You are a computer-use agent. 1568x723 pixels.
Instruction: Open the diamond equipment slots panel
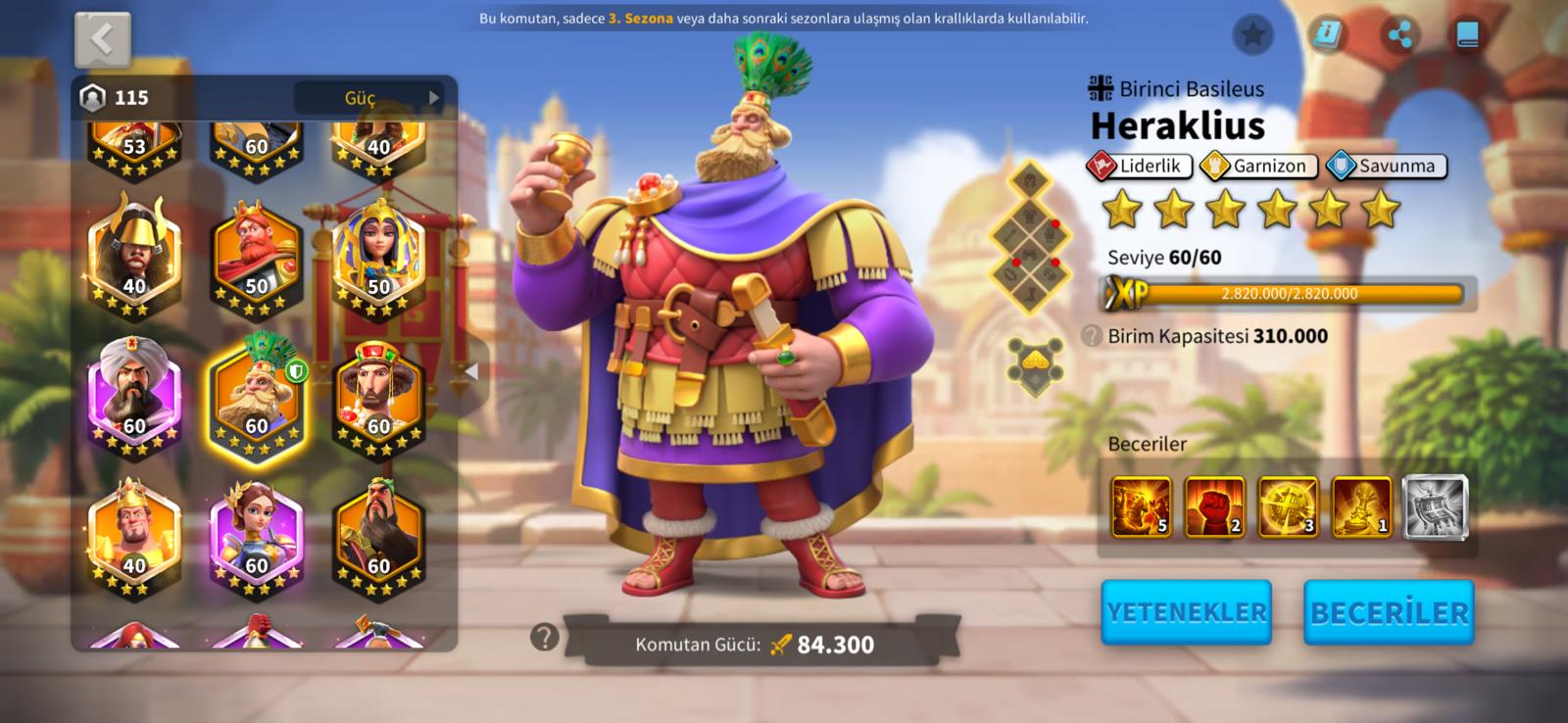click(x=1031, y=237)
